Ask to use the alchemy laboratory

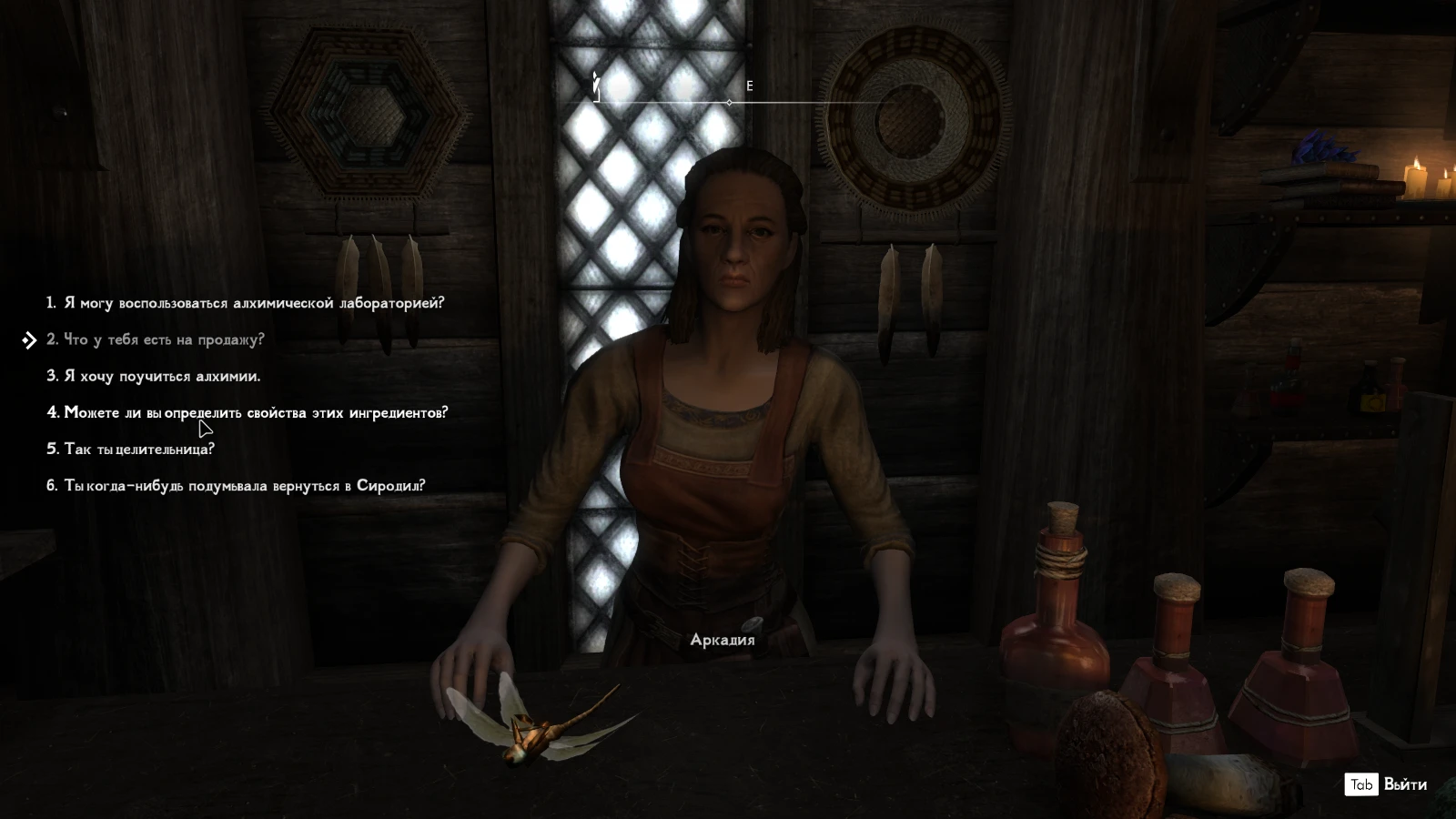[246, 303]
